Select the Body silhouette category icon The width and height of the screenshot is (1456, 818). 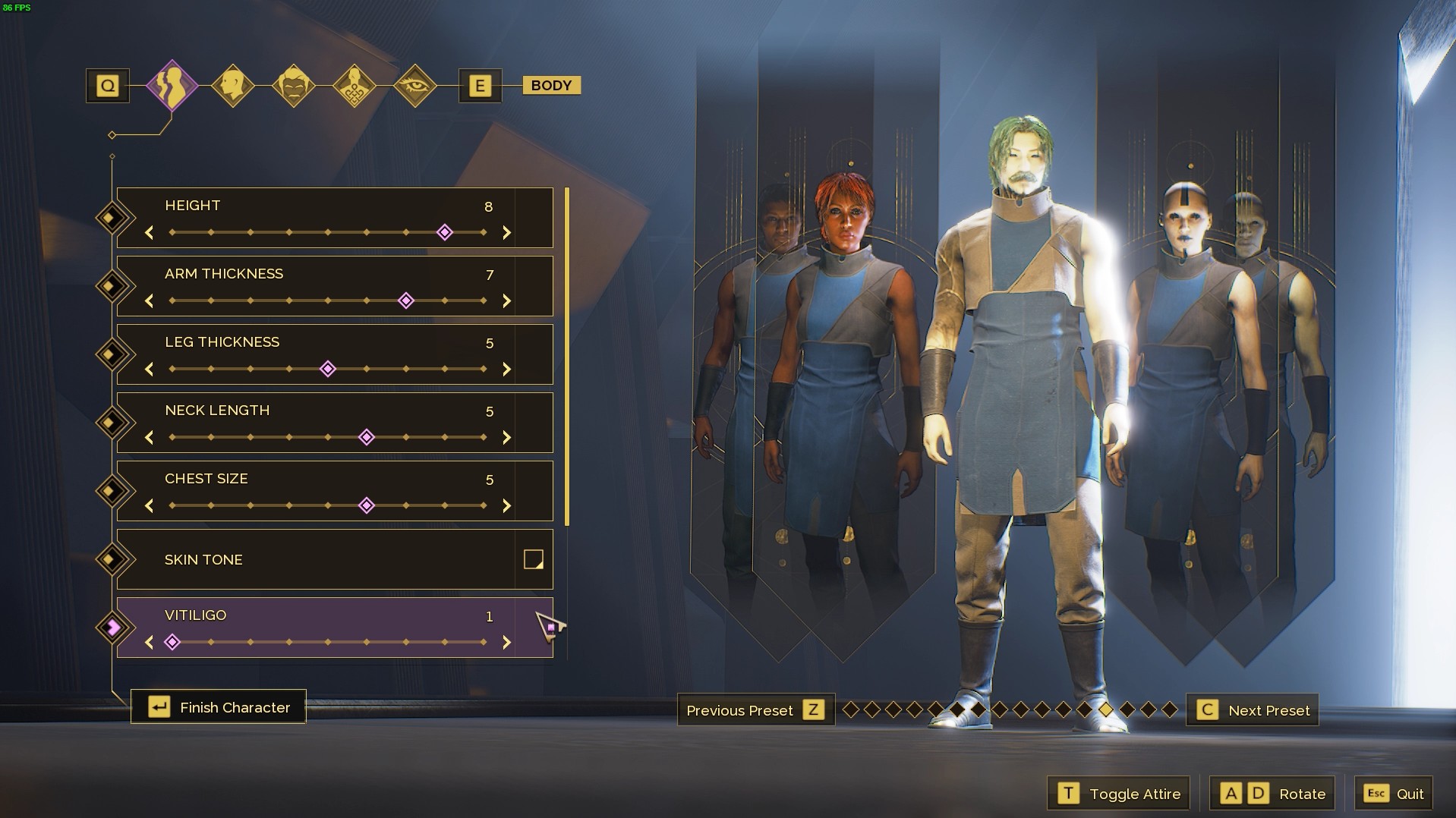click(x=173, y=85)
